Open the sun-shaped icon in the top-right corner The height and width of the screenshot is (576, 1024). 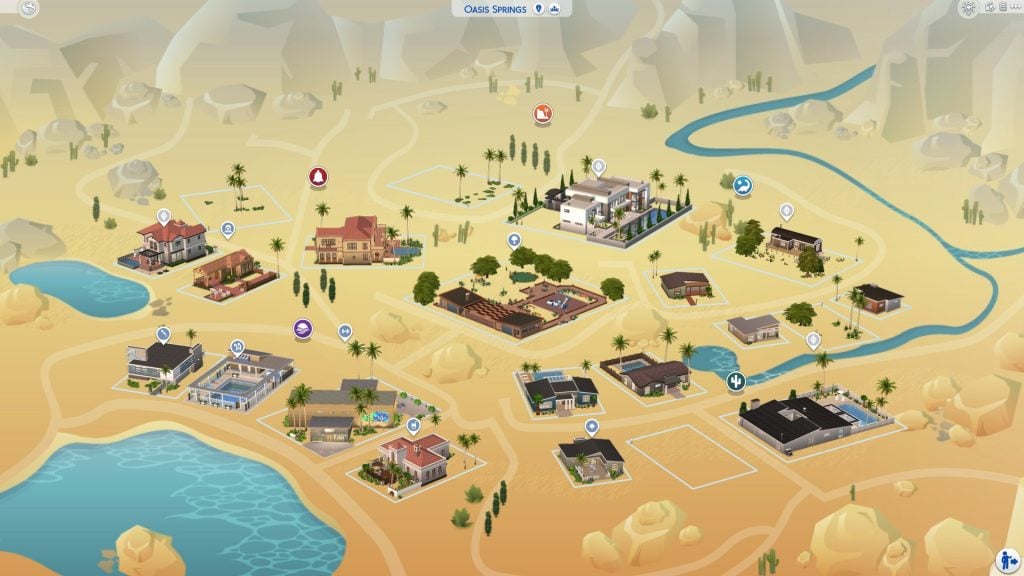[968, 8]
